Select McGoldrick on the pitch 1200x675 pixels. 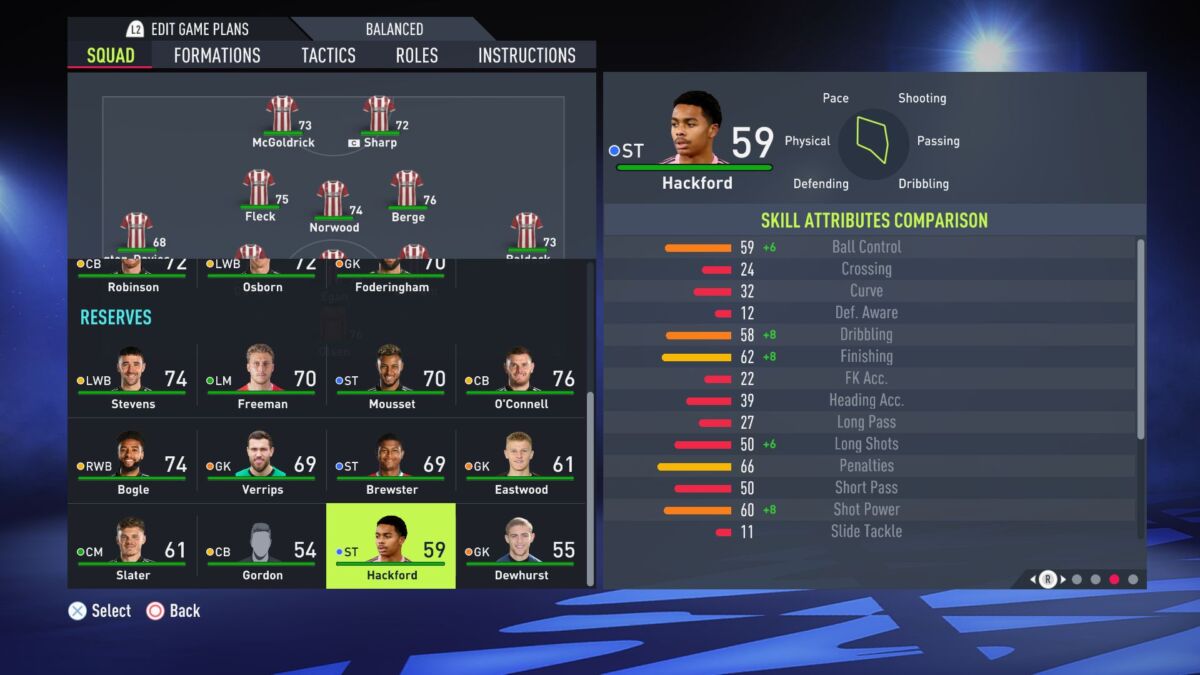pos(283,120)
